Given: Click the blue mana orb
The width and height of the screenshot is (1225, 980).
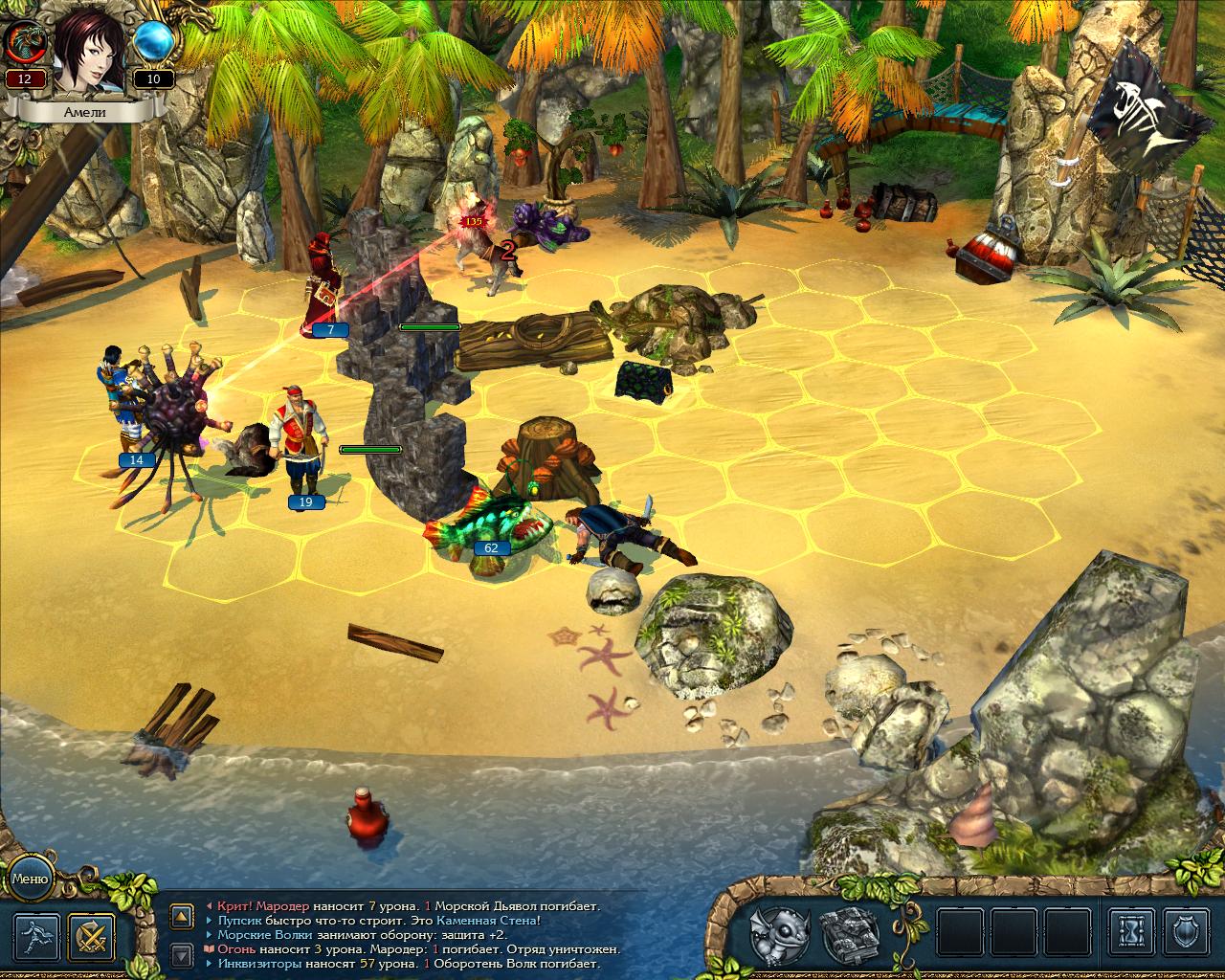Looking at the screenshot, I should coord(153,42).
